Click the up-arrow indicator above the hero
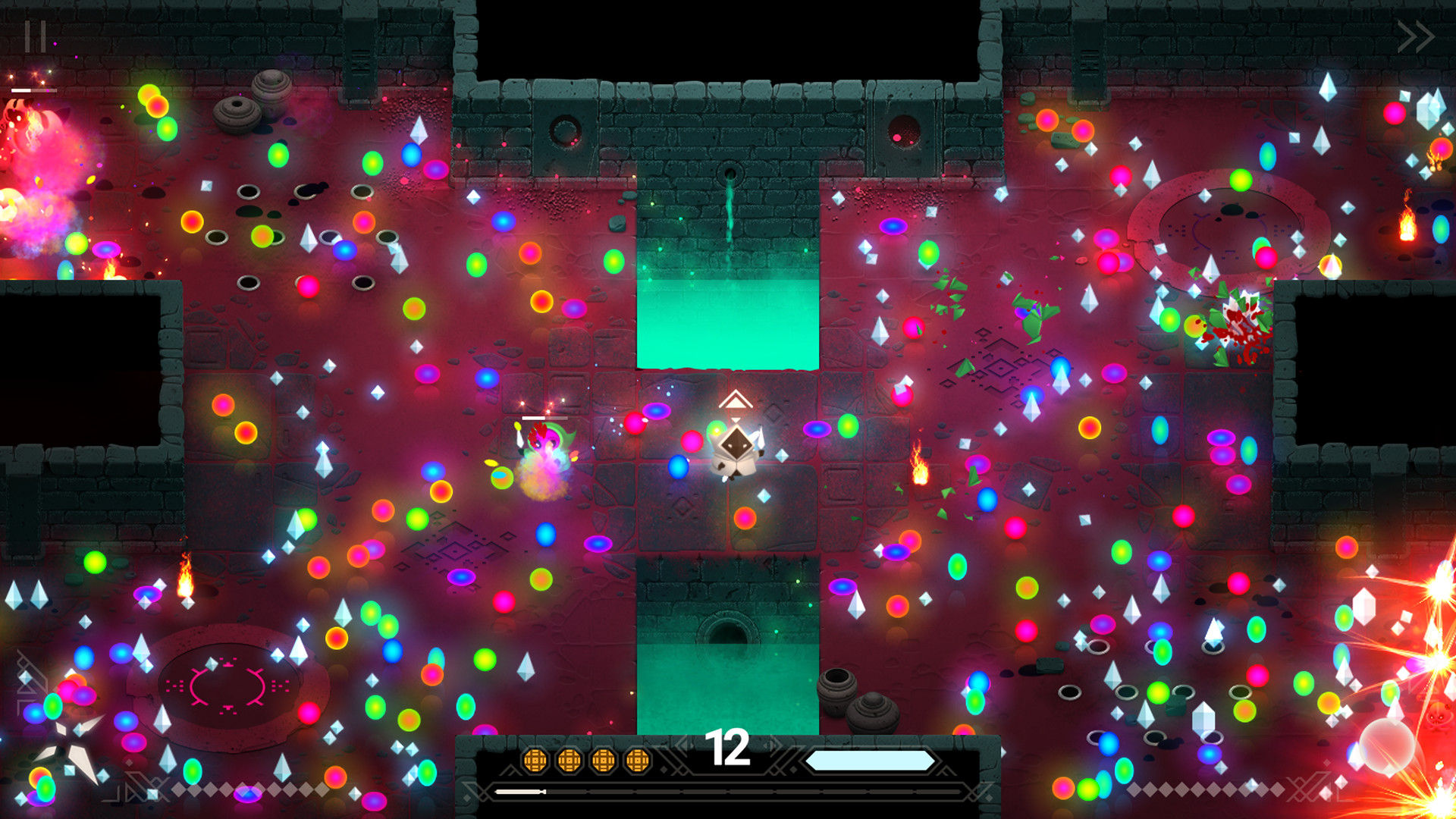Image resolution: width=1456 pixels, height=819 pixels. coord(736,400)
